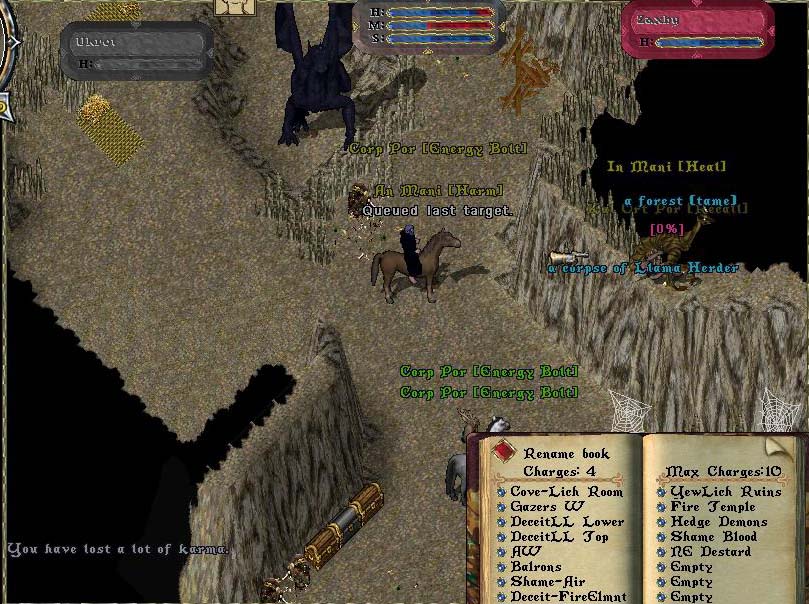Choose the Fire Temple rune
809x604 pixels.
[x=713, y=507]
